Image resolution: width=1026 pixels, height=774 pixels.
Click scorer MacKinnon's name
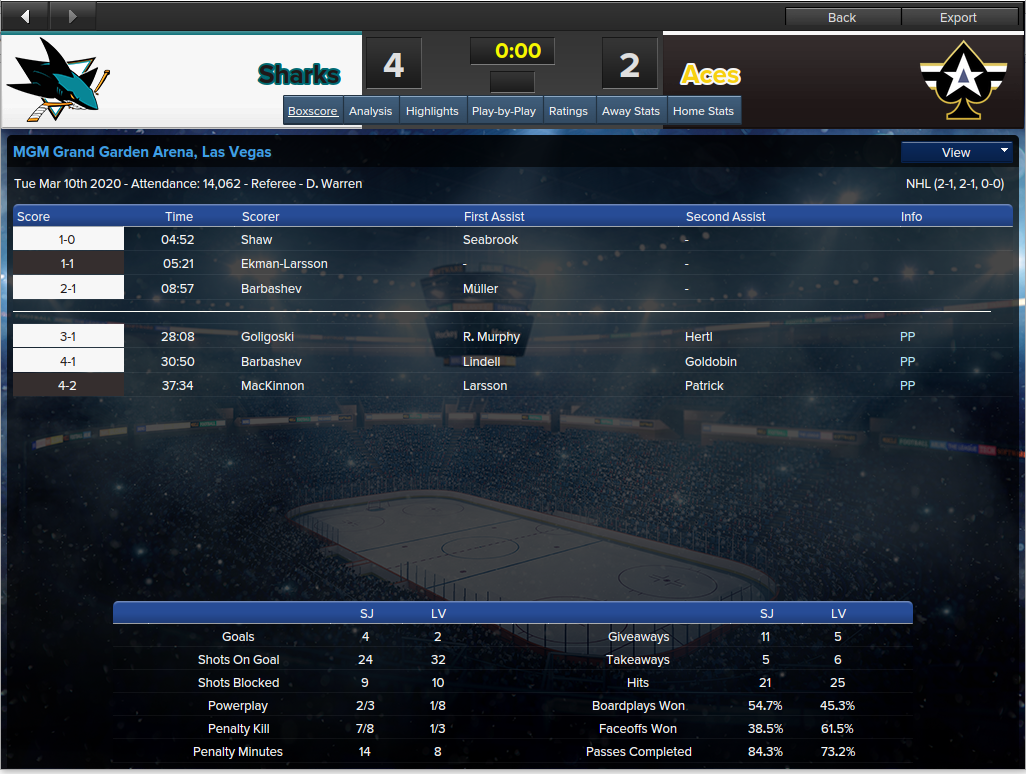coord(272,386)
